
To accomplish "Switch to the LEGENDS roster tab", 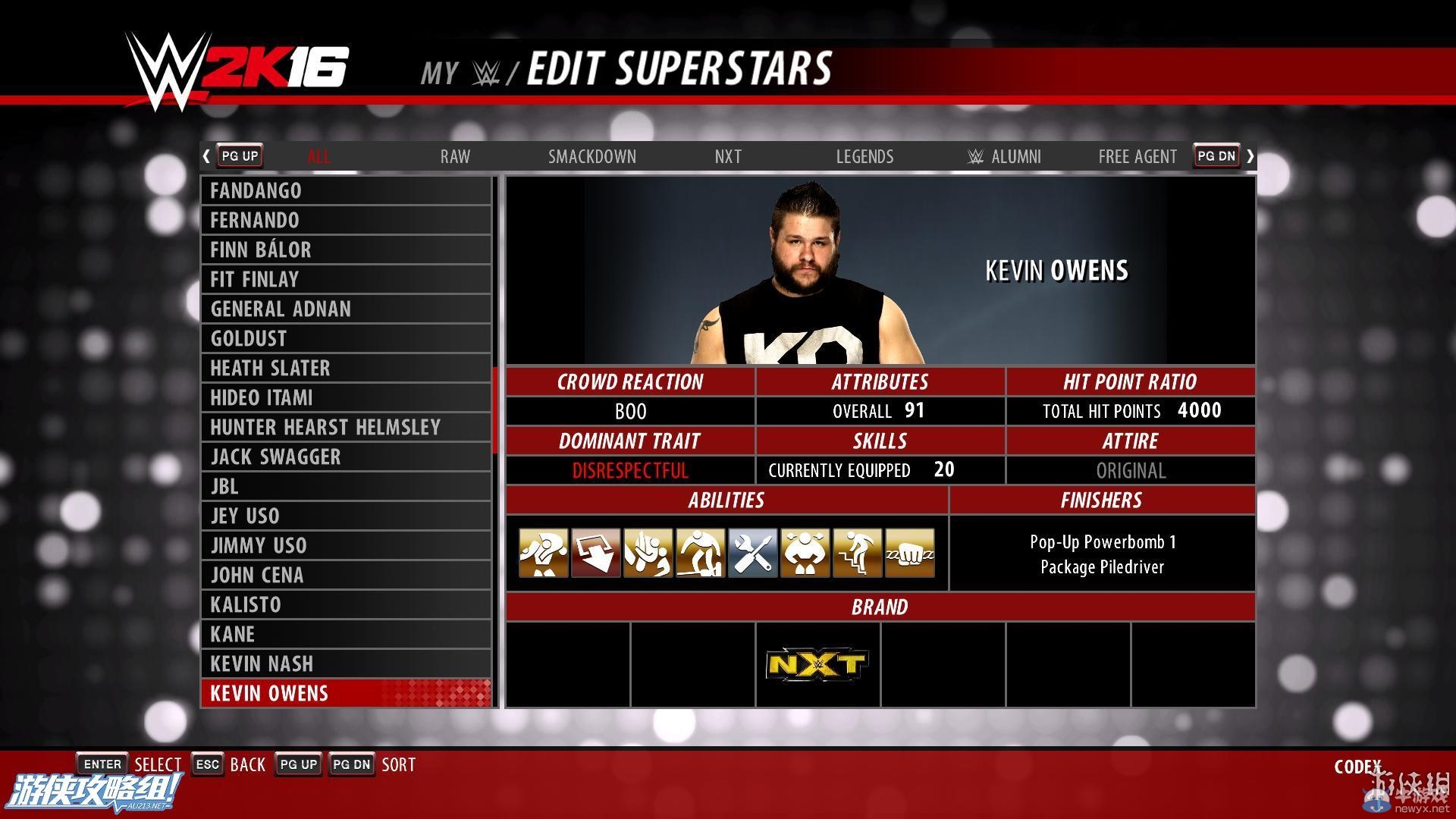I will [x=864, y=156].
